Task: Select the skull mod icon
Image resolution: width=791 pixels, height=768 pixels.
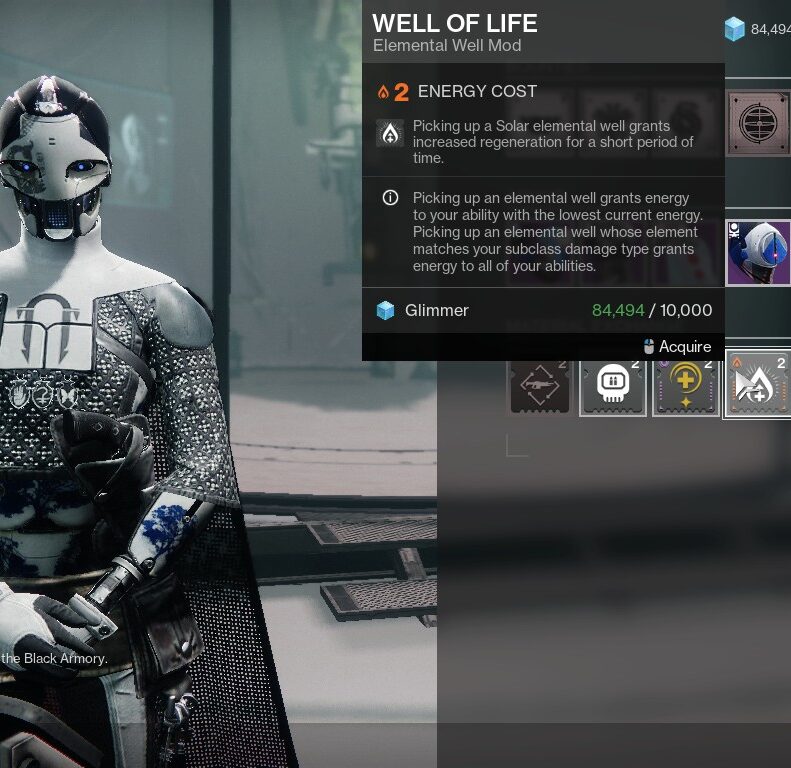Action: (613, 384)
